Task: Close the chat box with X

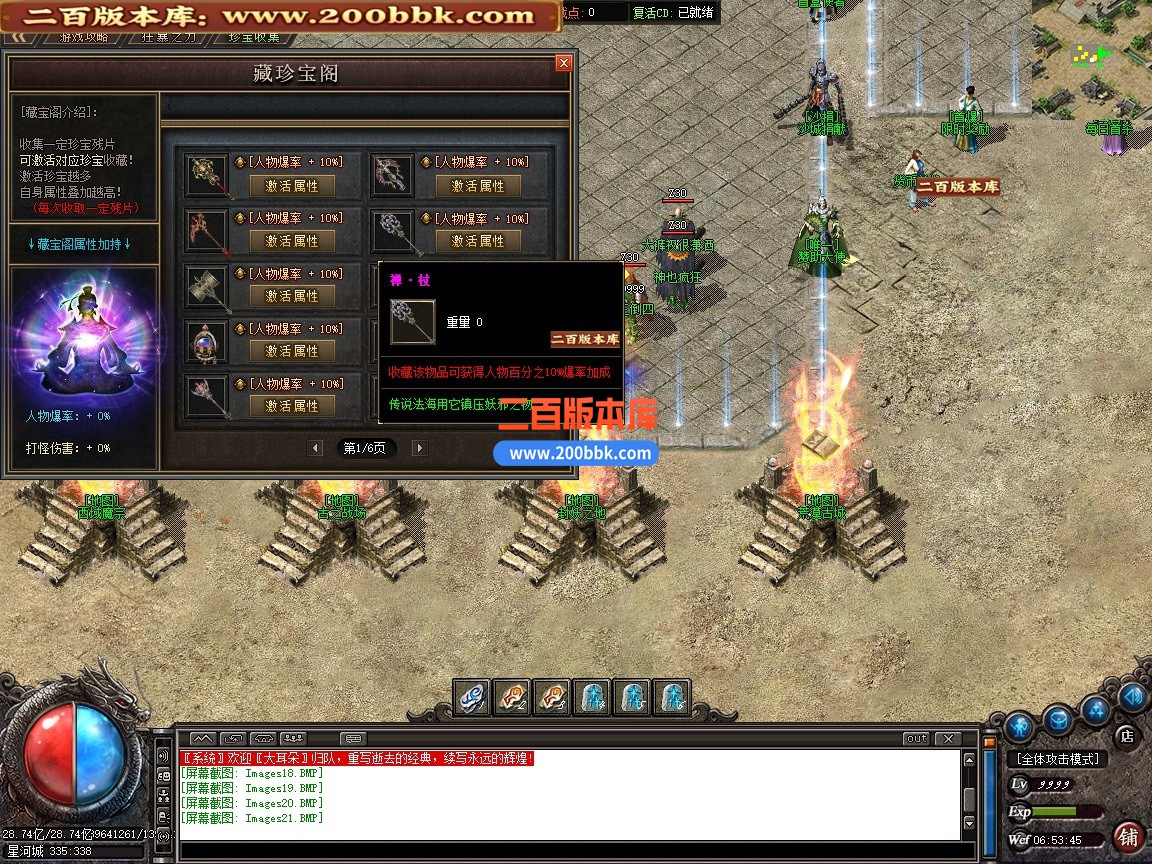Action: tap(946, 739)
